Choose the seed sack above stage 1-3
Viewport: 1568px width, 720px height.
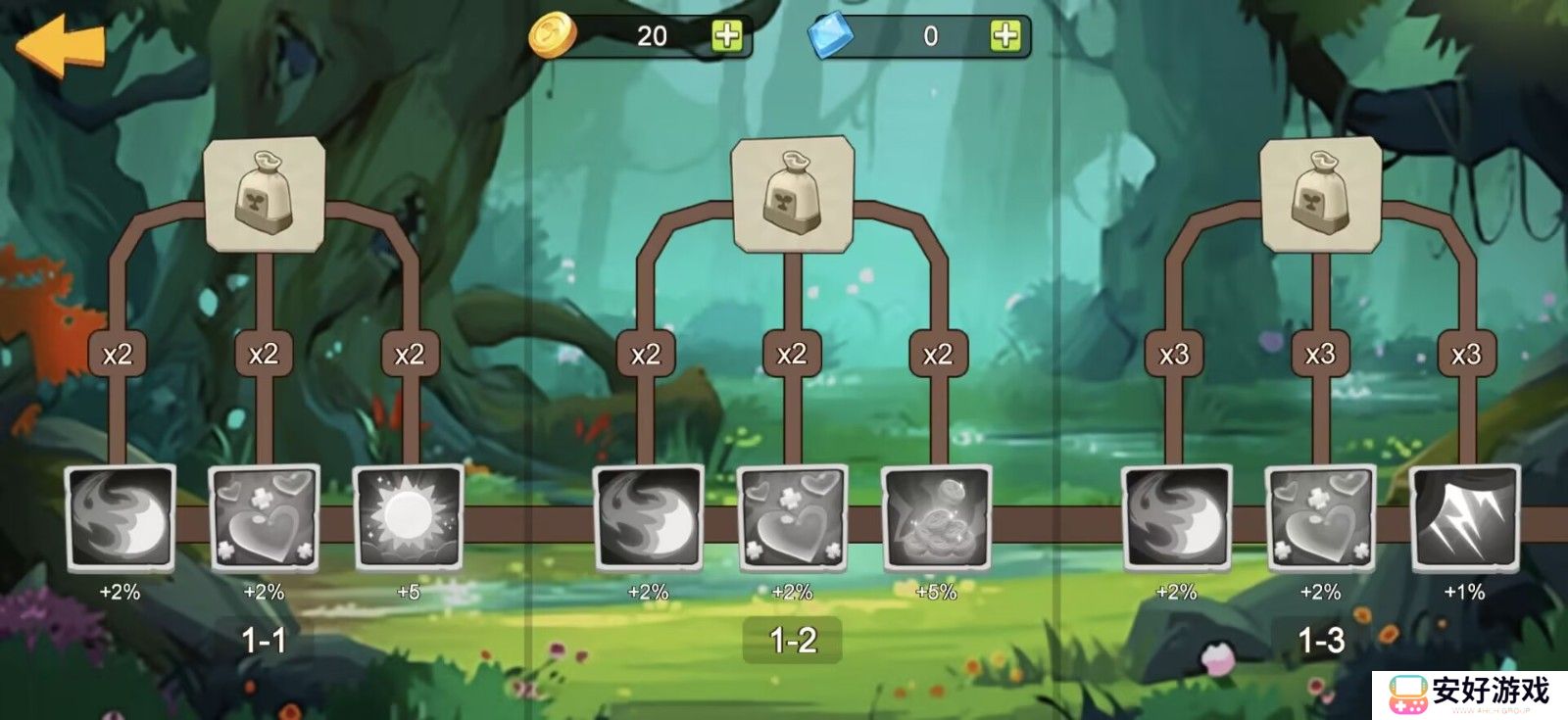click(1320, 193)
